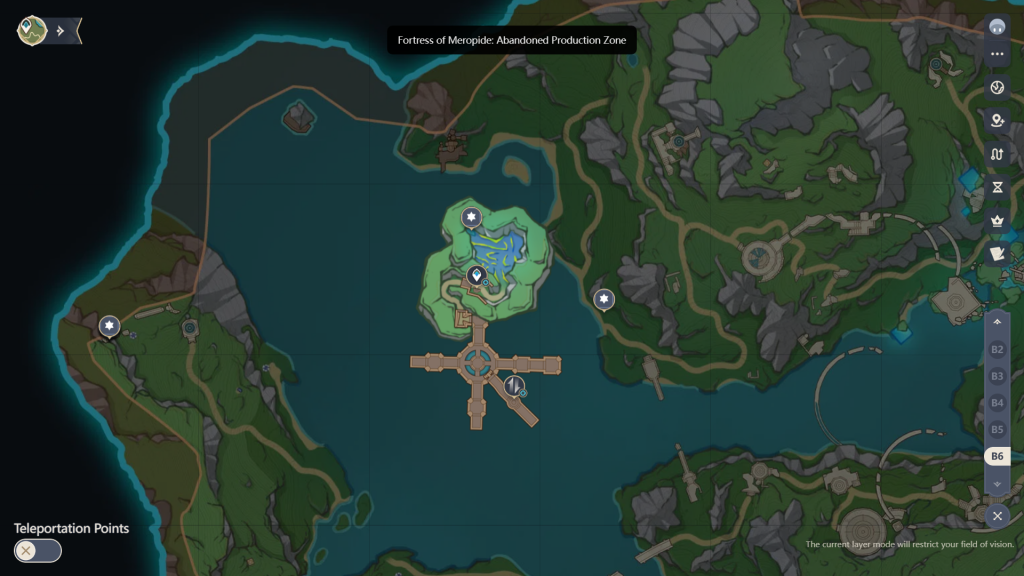Expand the map panel arrow beside the map icon

click(x=61, y=31)
